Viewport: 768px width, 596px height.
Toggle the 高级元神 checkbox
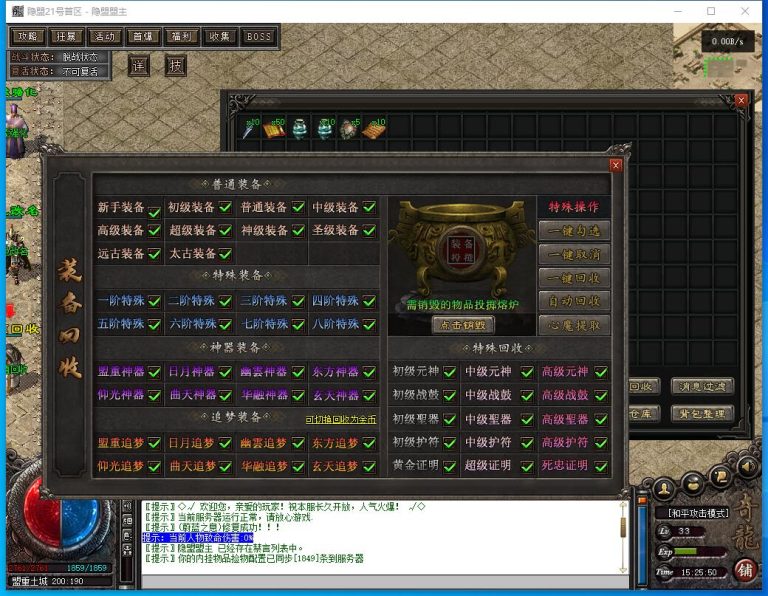[x=601, y=372]
